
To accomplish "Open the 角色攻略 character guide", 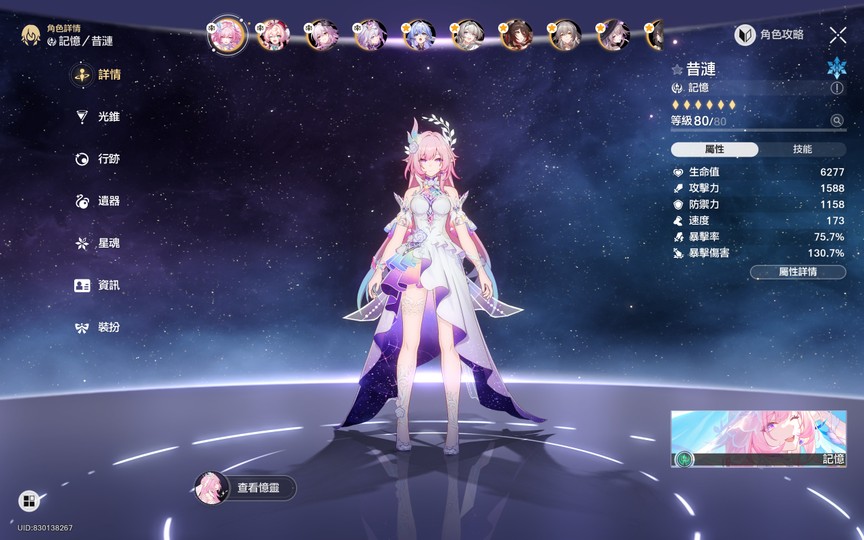I will point(769,35).
